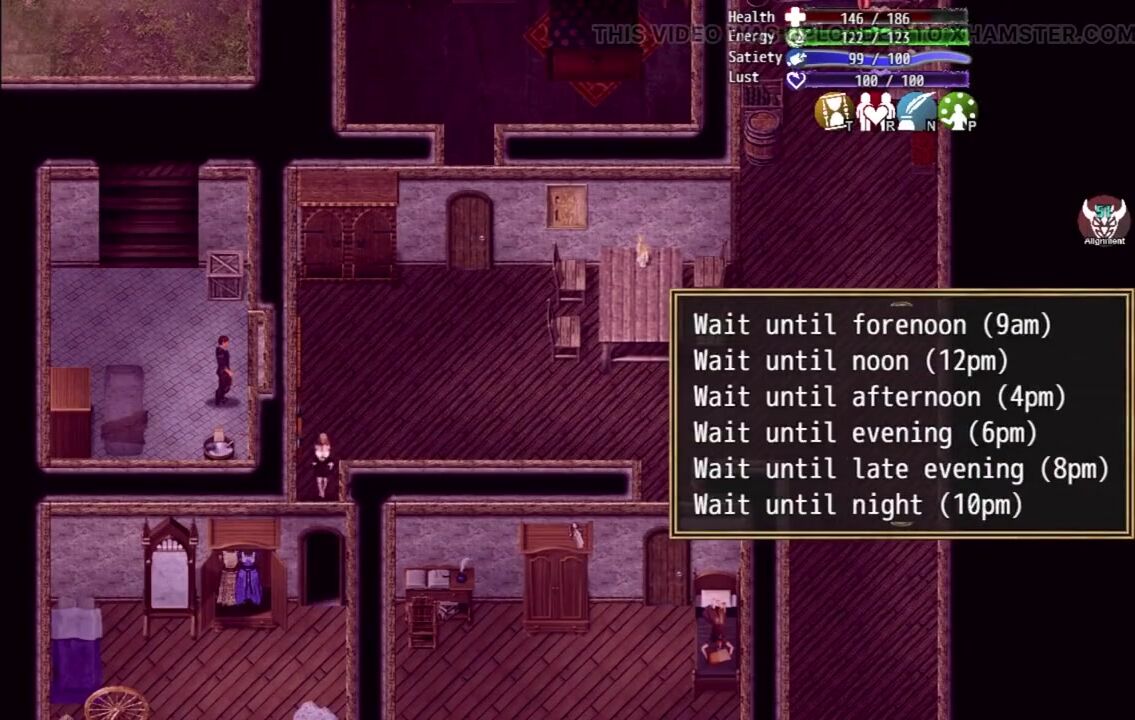
Task: Open the relationships heart icon
Action: pos(875,111)
